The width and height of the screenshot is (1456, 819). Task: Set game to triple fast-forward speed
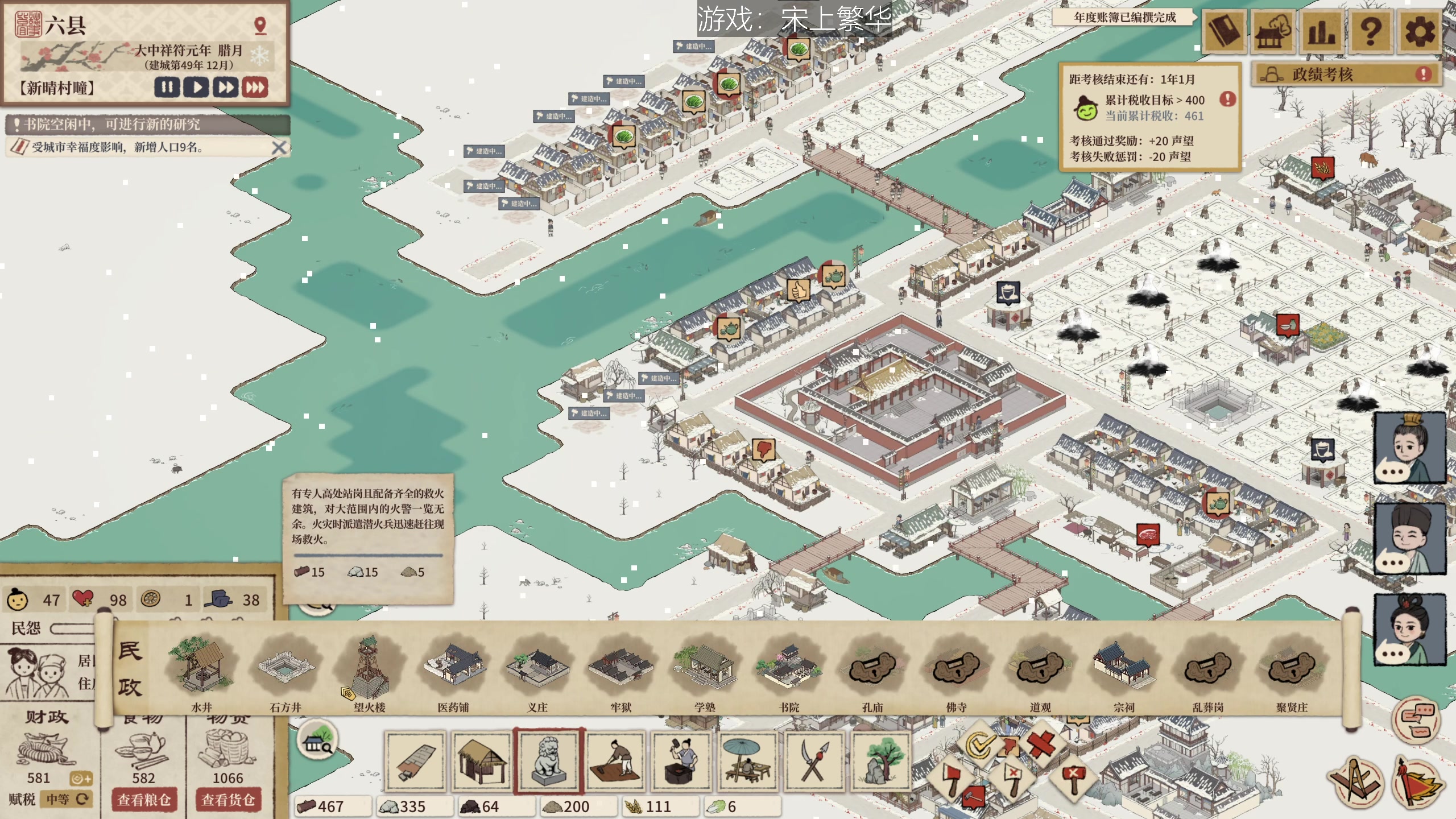point(255,88)
